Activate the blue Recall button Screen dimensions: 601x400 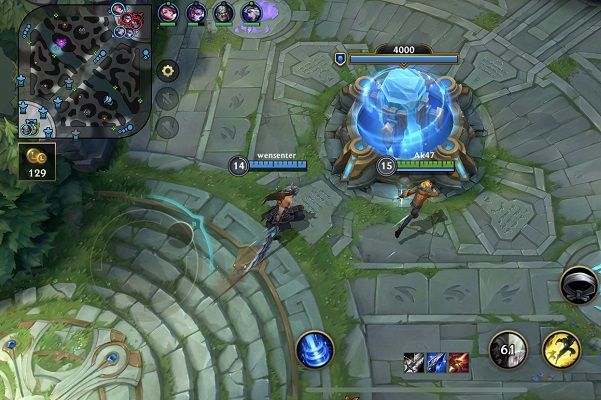tap(315, 351)
